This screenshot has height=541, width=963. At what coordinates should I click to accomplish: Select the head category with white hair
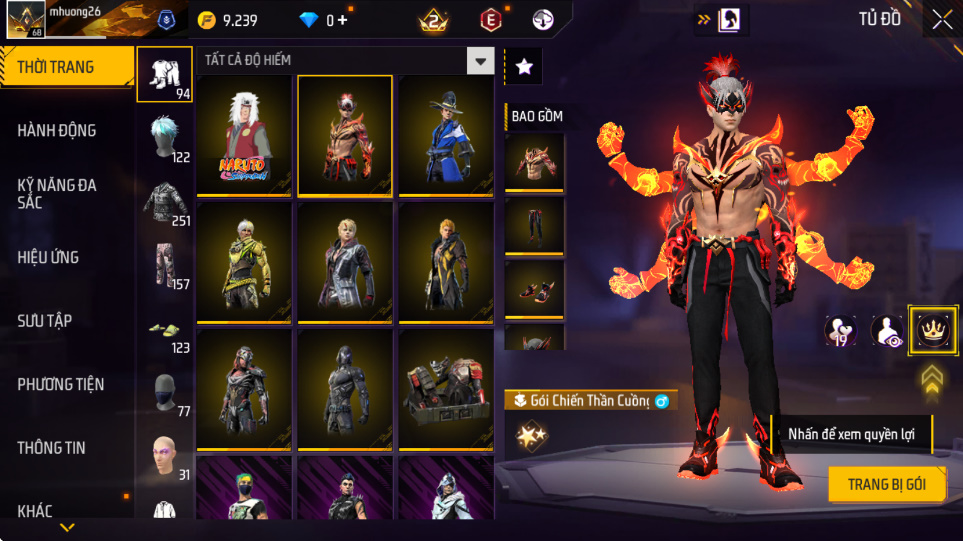[164, 137]
